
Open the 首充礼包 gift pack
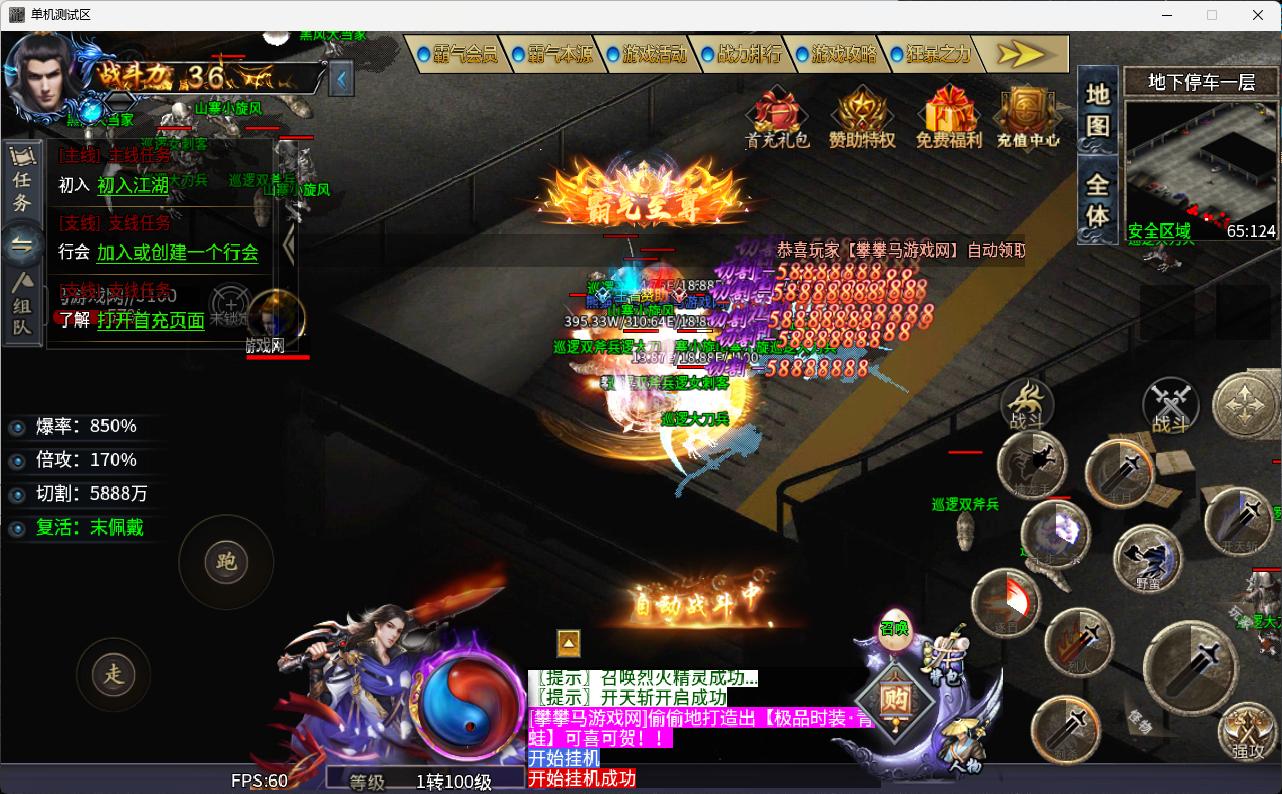coord(778,118)
